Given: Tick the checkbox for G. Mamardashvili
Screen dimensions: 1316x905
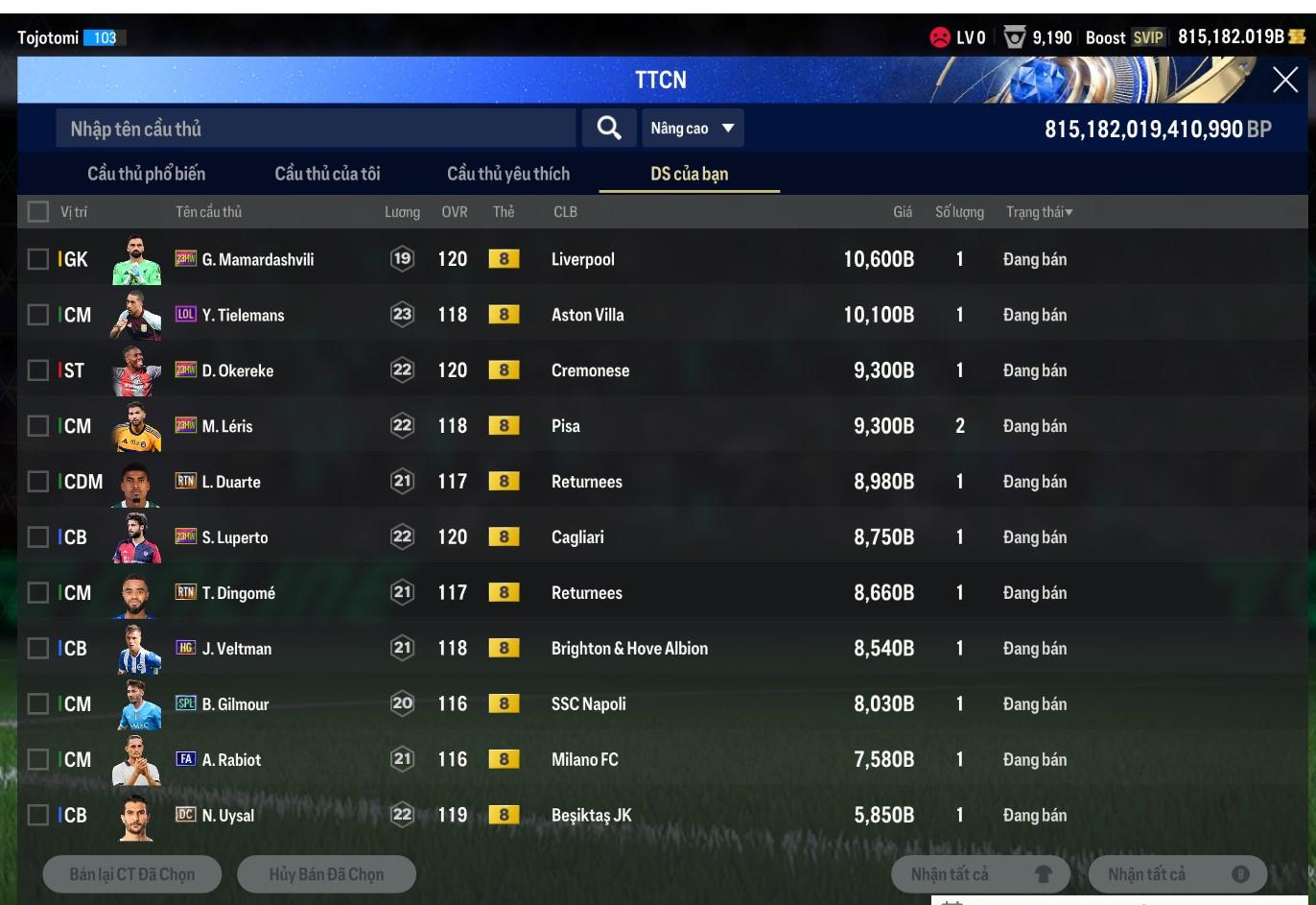Looking at the screenshot, I should 38,259.
